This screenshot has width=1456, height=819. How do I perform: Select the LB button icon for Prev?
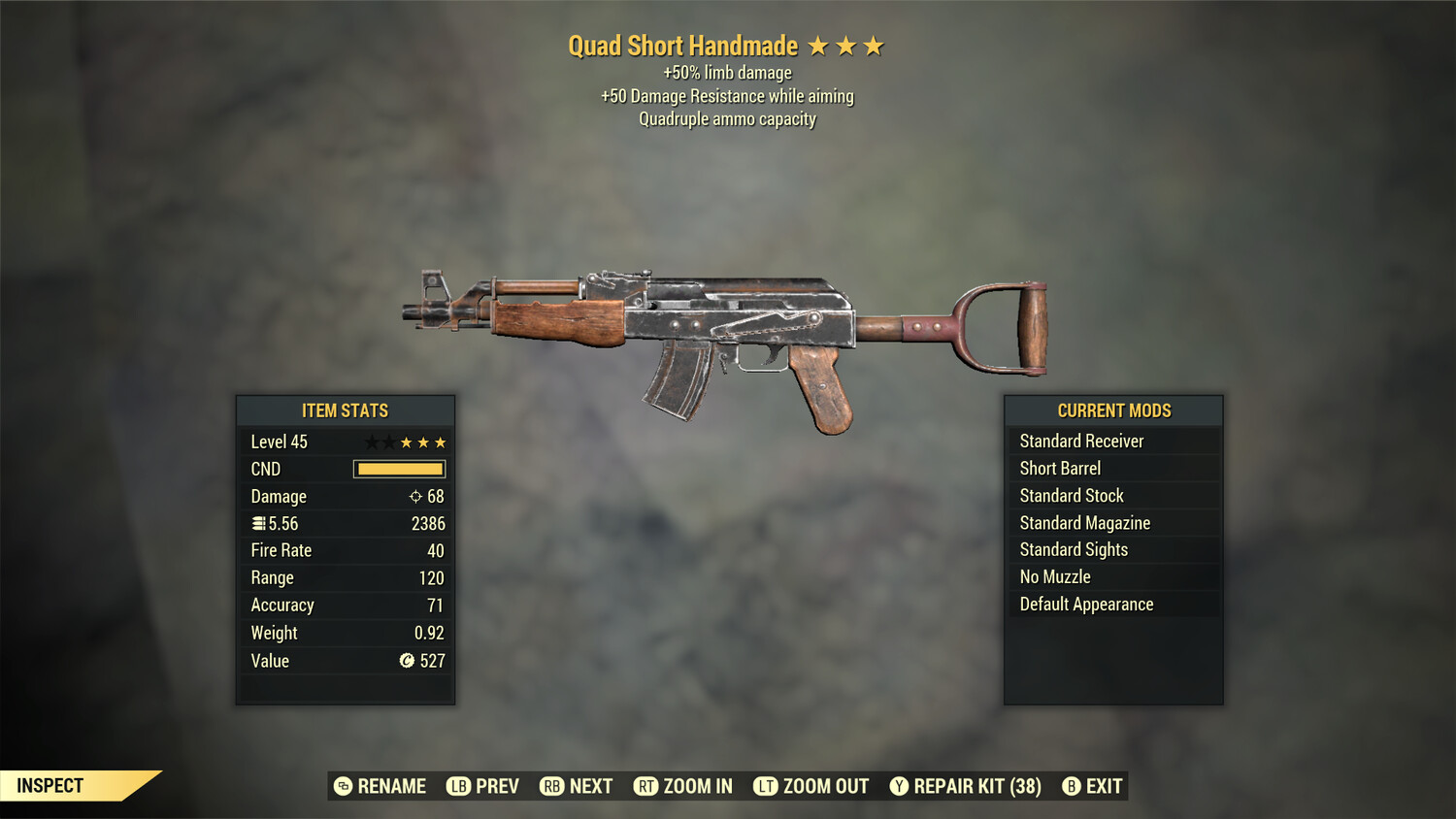pyautogui.click(x=456, y=786)
